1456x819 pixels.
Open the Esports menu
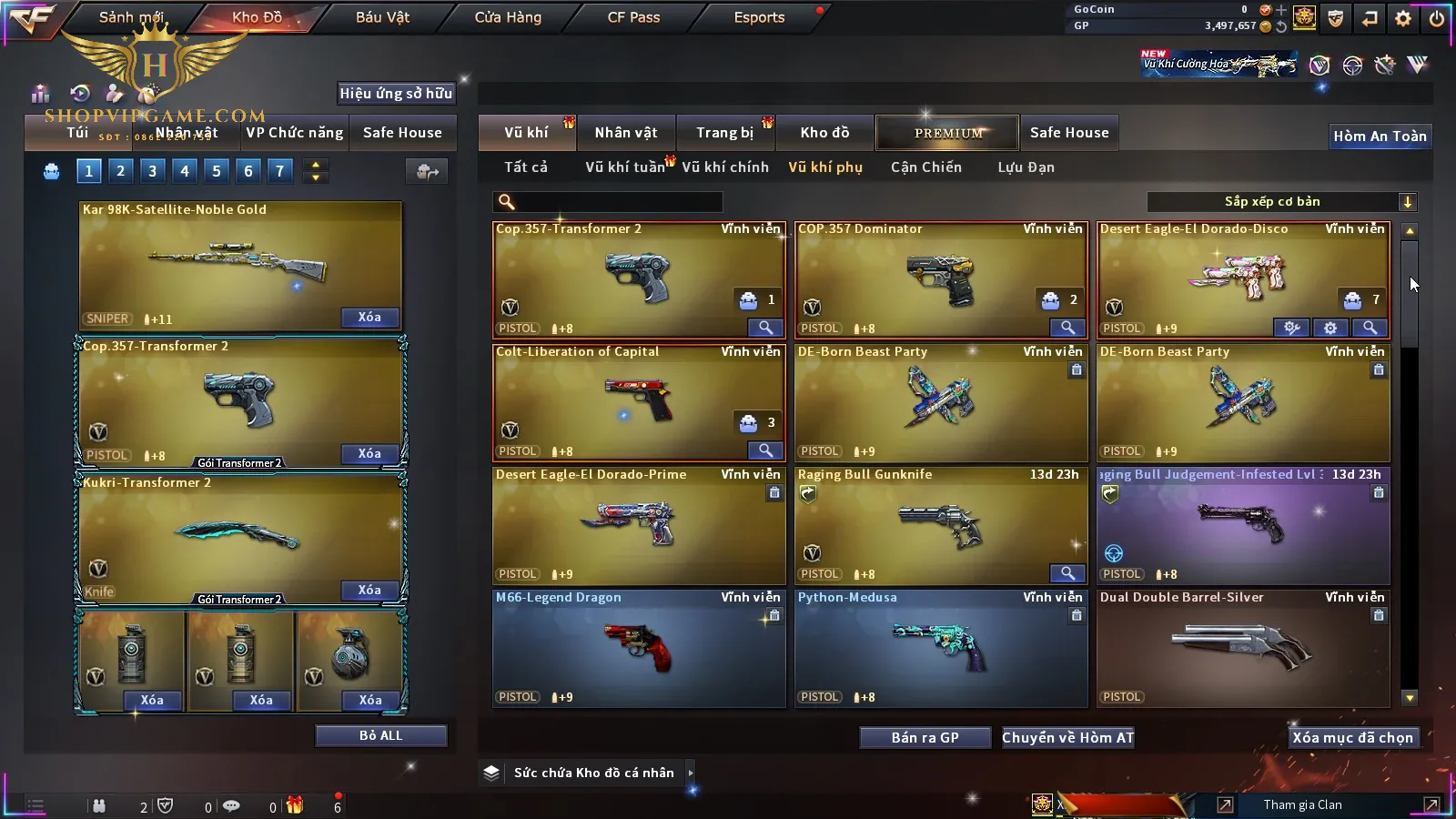tap(759, 17)
